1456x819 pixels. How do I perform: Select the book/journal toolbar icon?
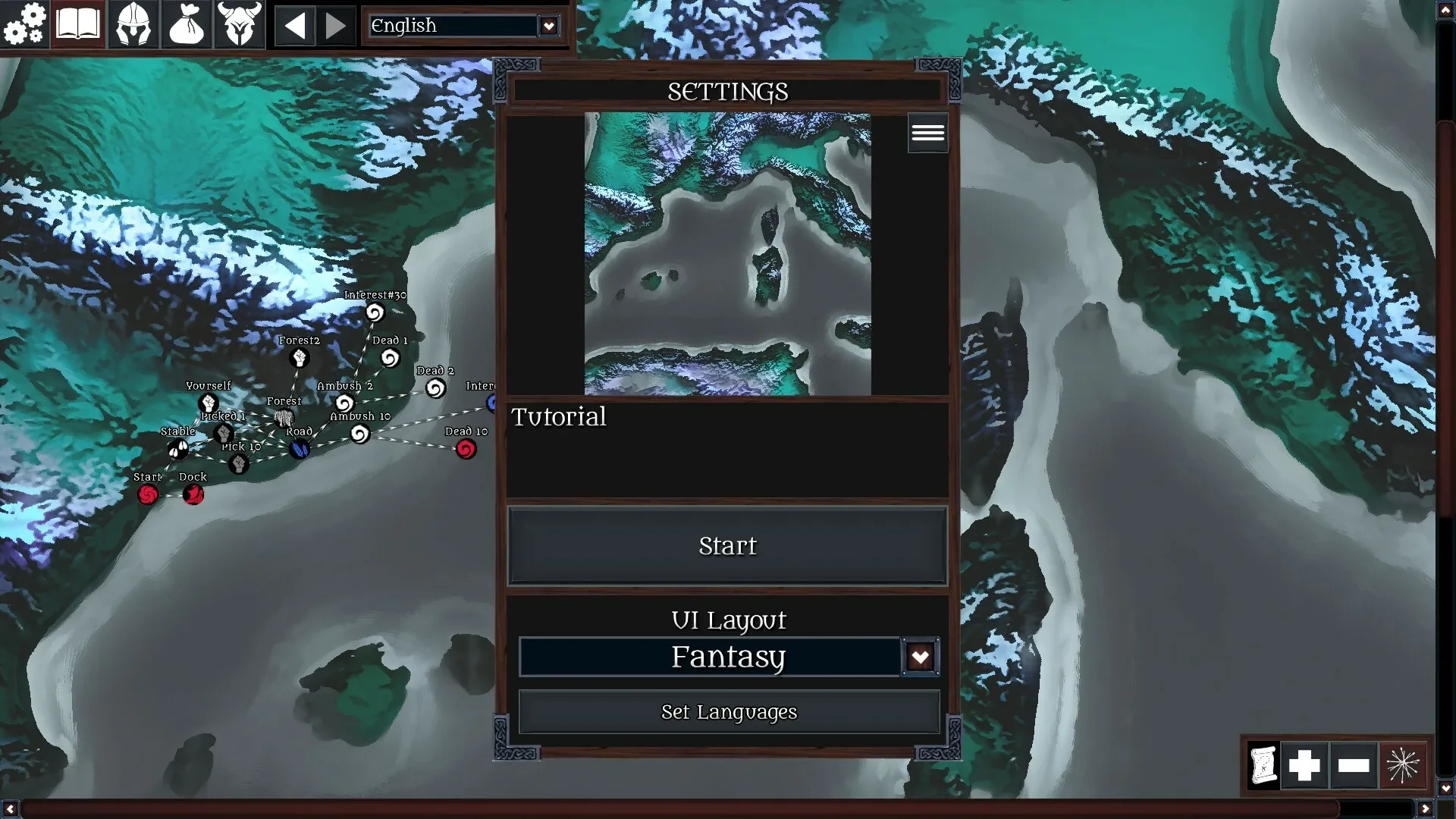78,24
